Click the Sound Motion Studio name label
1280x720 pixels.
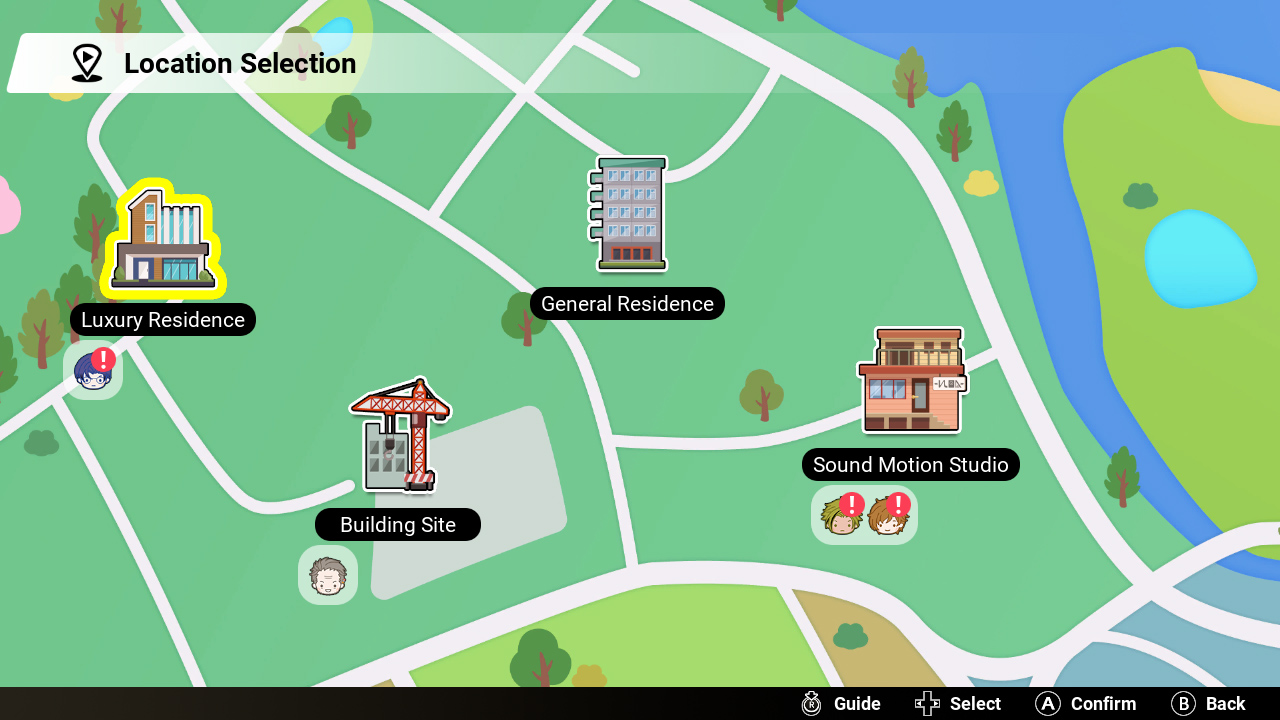point(910,464)
